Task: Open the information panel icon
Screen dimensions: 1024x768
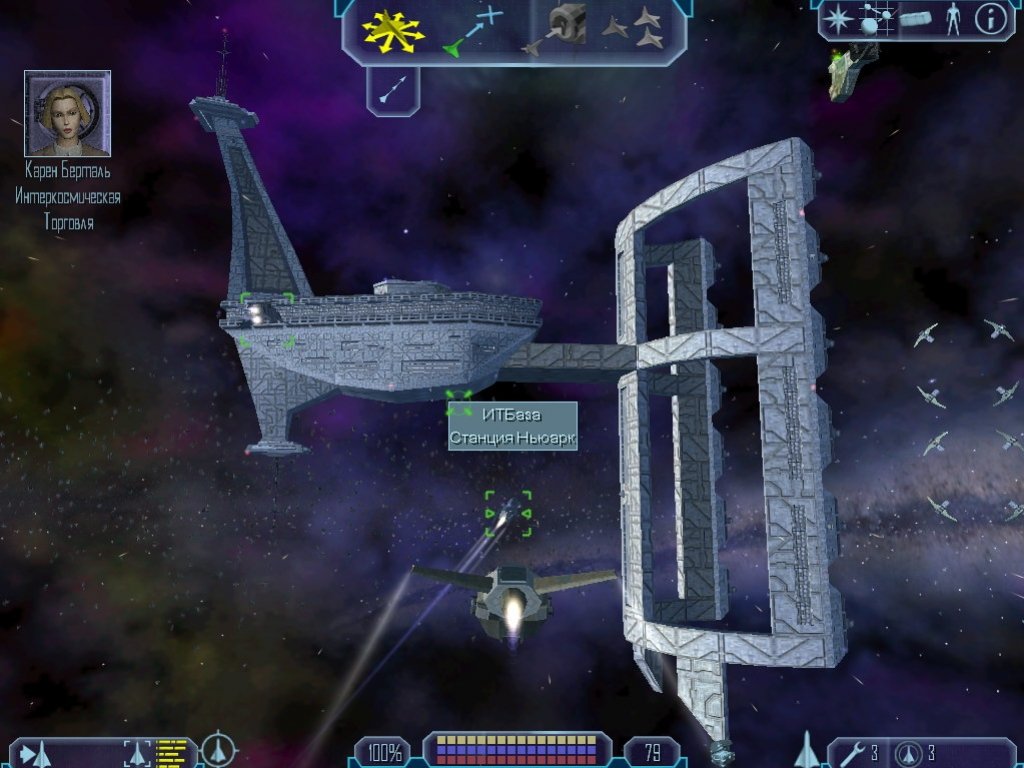Action: point(989,20)
